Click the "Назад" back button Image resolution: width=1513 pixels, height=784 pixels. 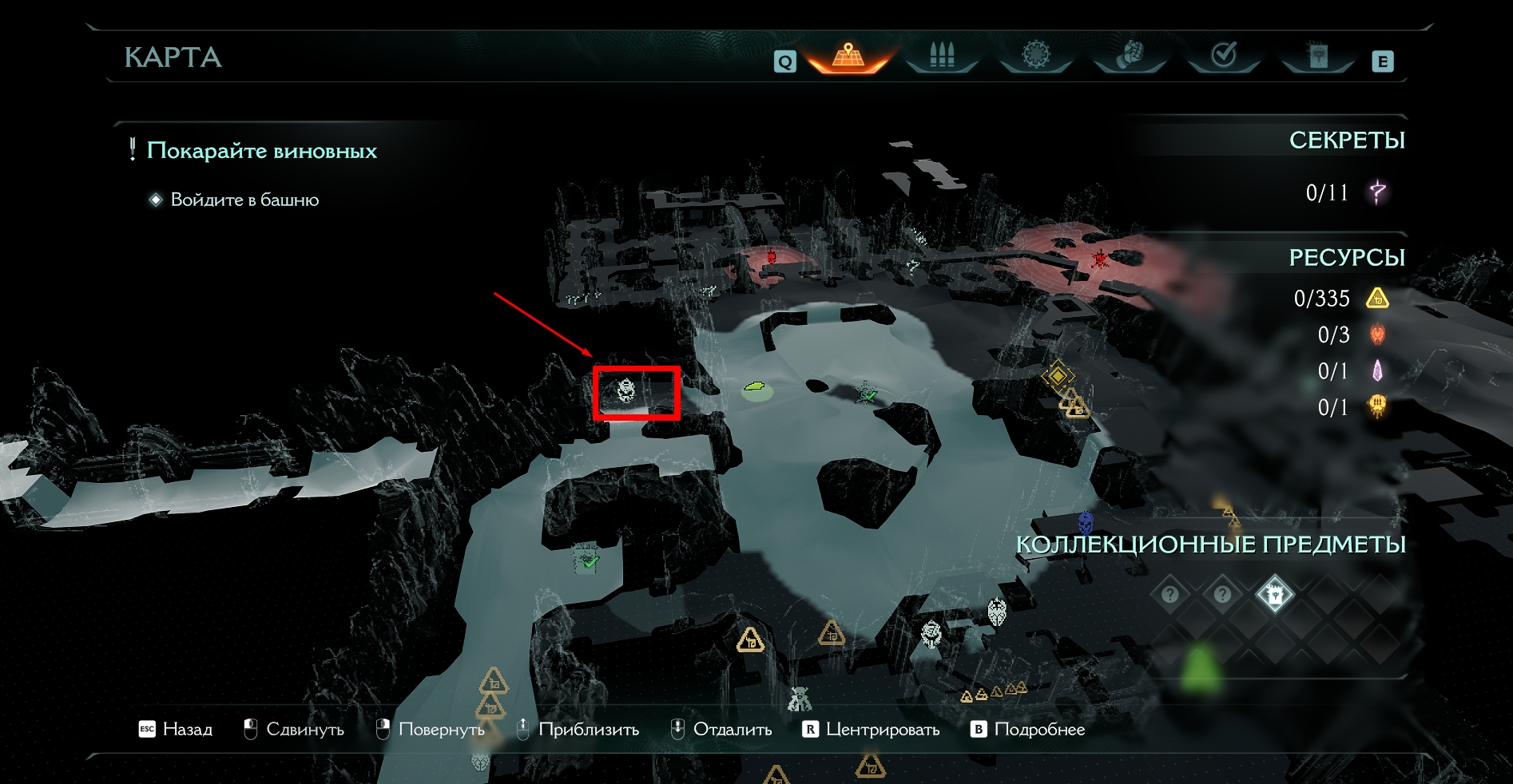pos(177,729)
